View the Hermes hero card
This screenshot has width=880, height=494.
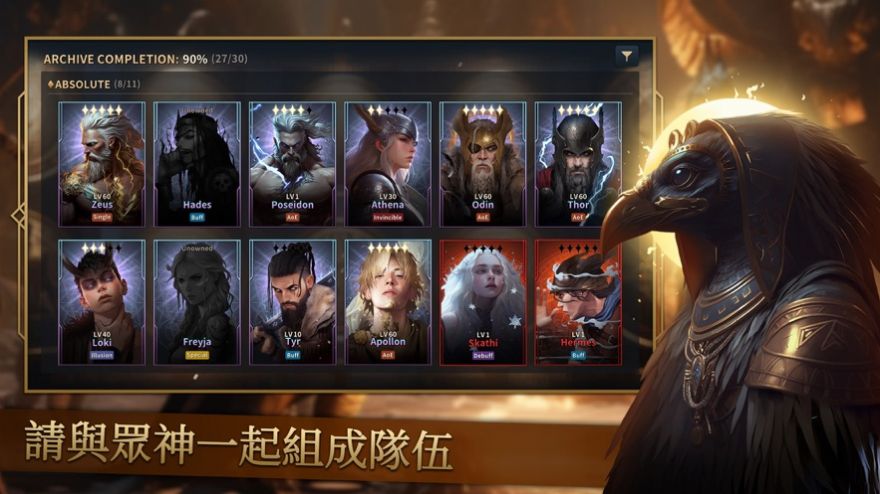coord(578,301)
